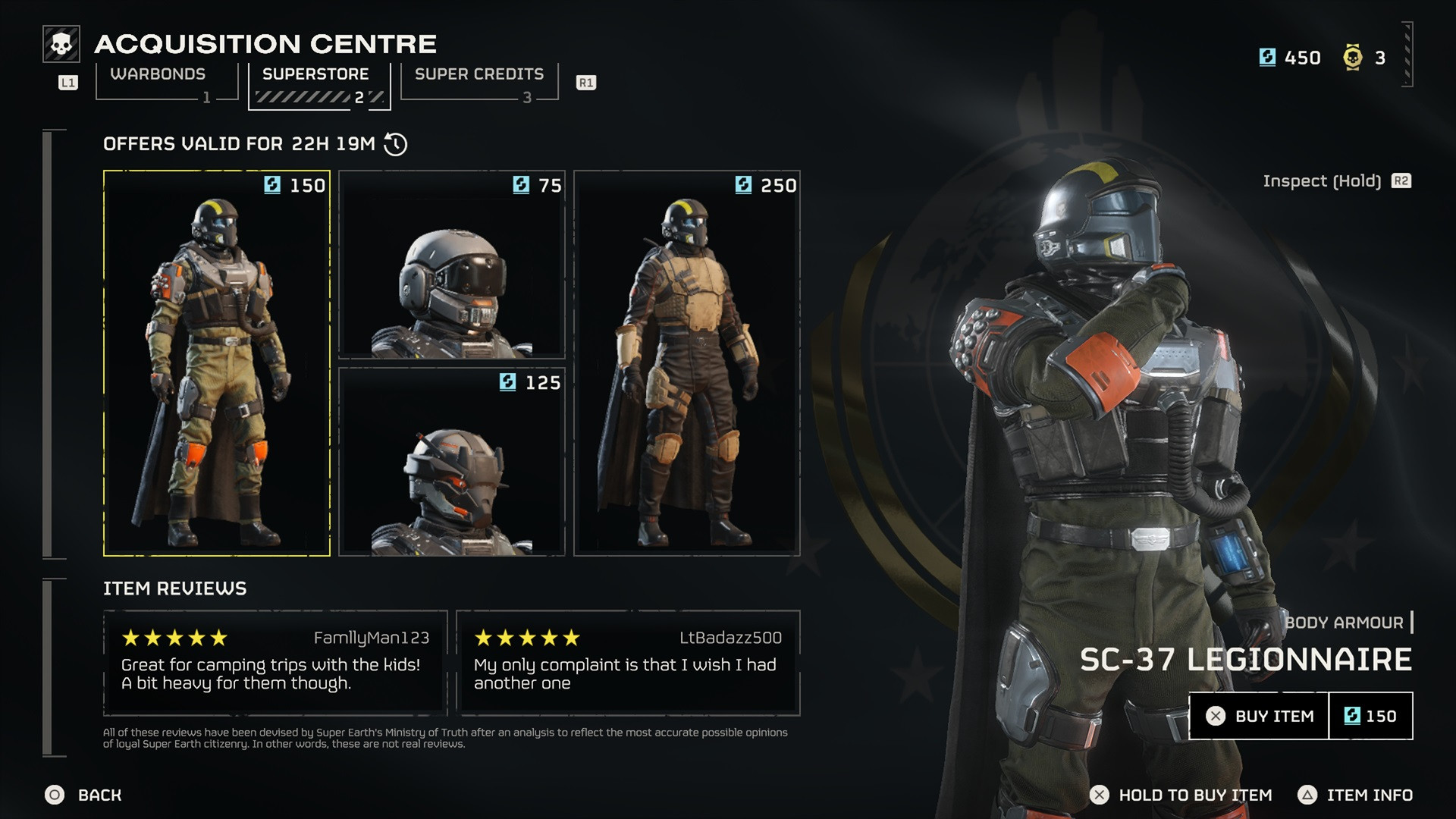Click the Helldivers skull emblem icon
The image size is (1456, 819).
[x=61, y=44]
